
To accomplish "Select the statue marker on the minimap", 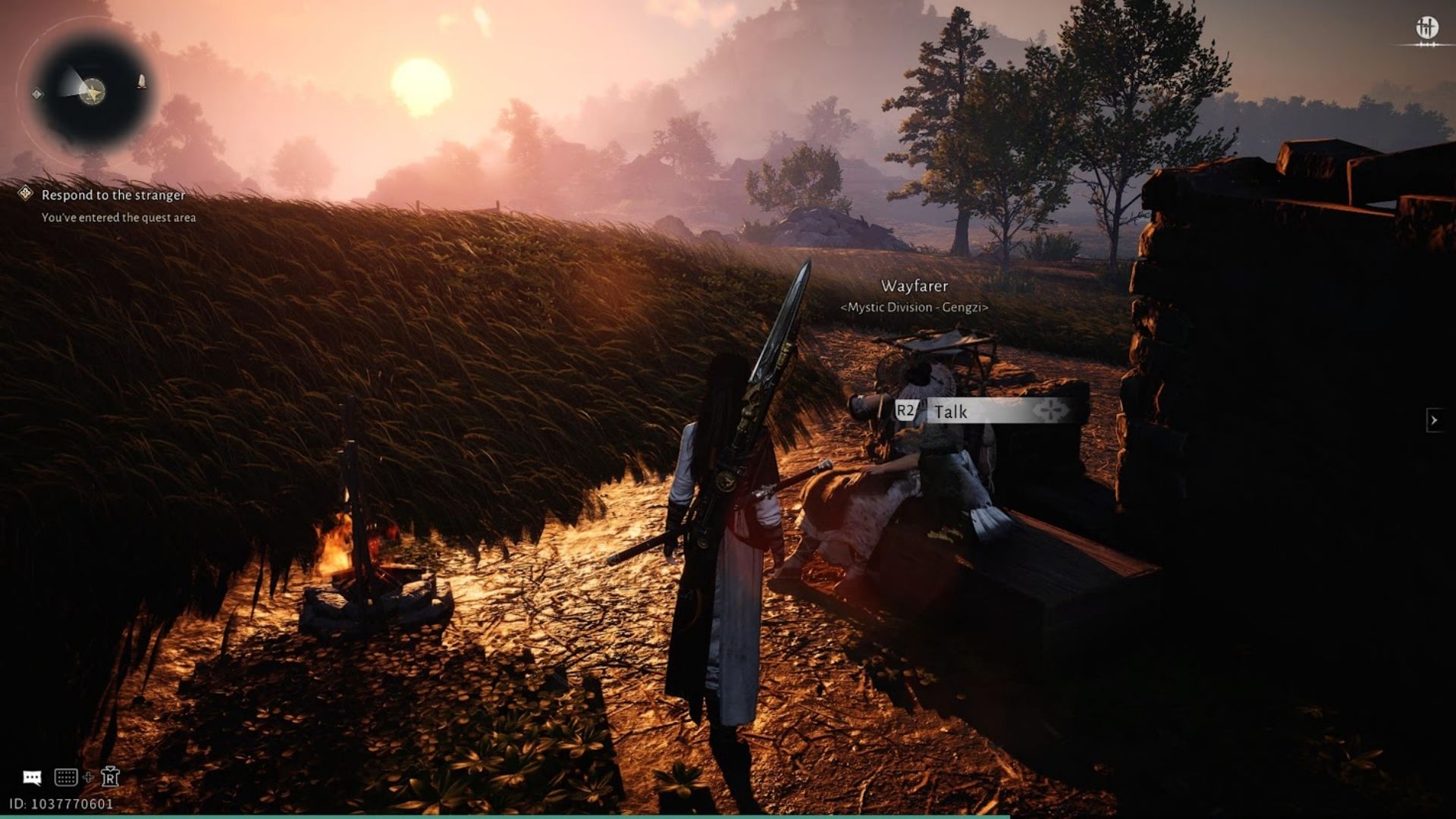I will (x=141, y=81).
